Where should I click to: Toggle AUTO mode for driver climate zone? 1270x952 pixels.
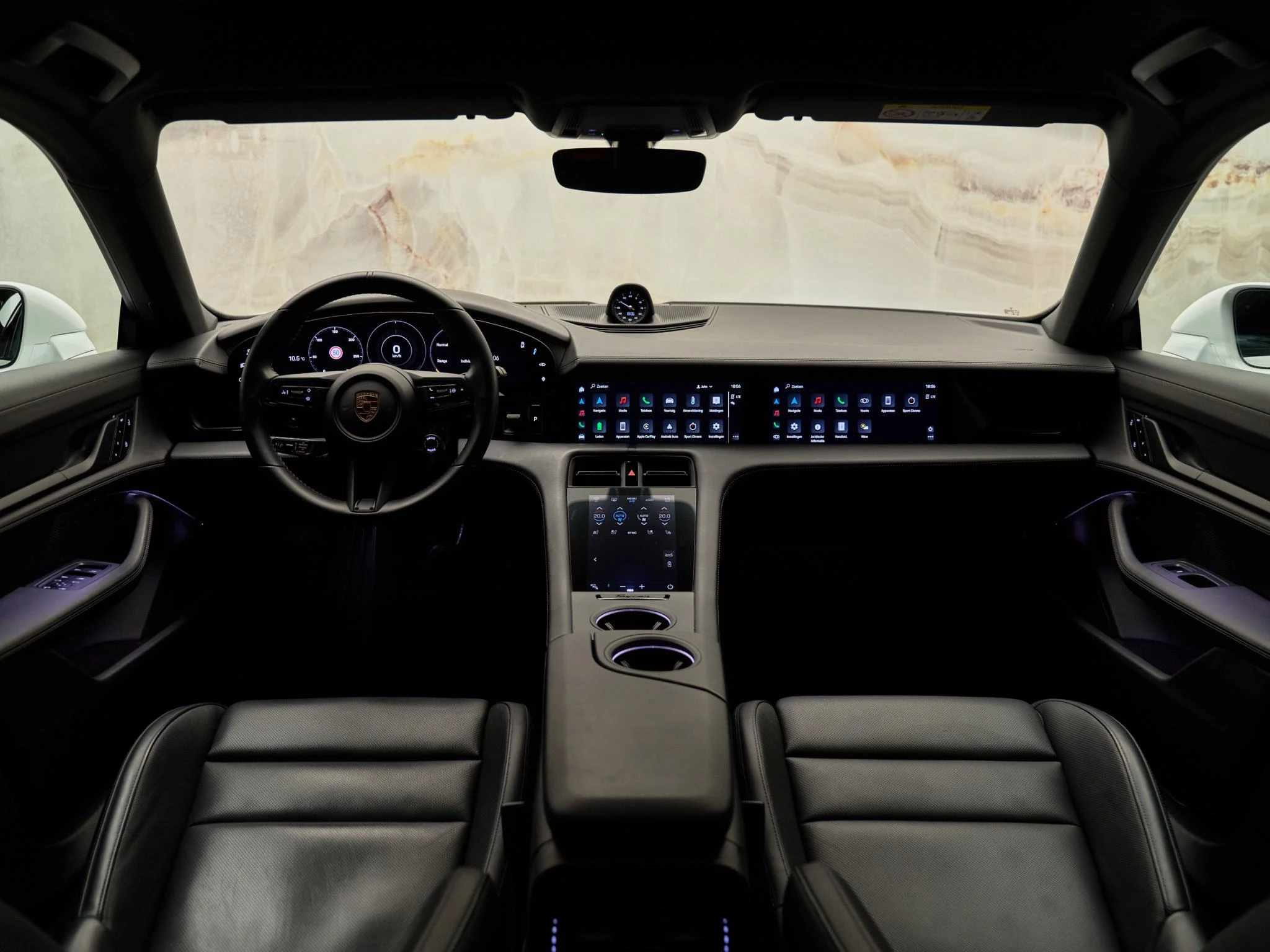point(620,516)
